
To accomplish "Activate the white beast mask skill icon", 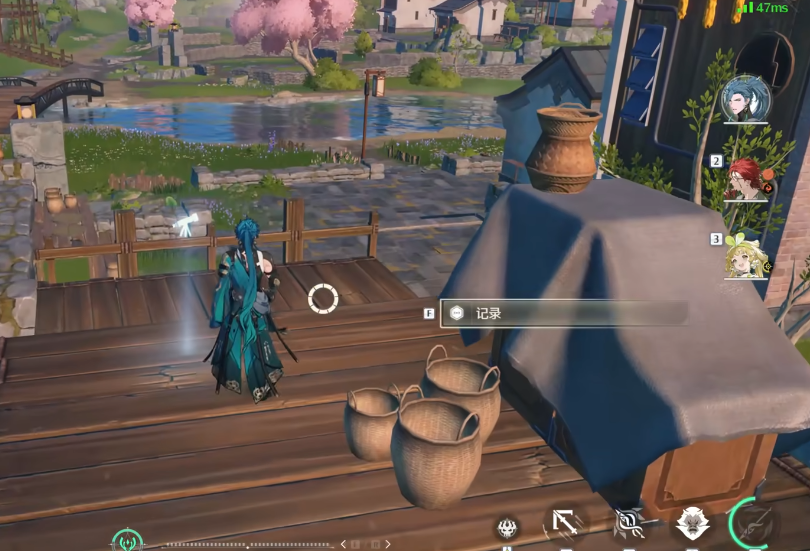I will tap(692, 525).
